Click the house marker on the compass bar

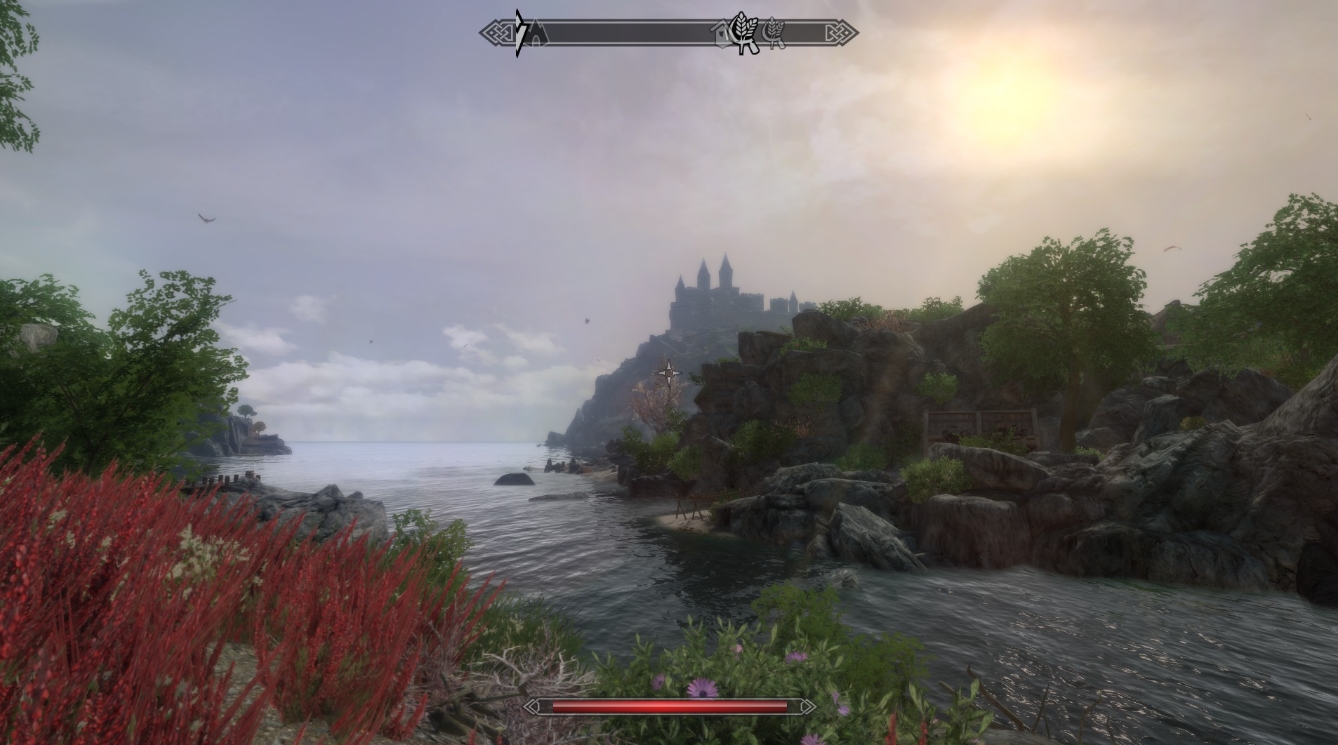point(722,33)
